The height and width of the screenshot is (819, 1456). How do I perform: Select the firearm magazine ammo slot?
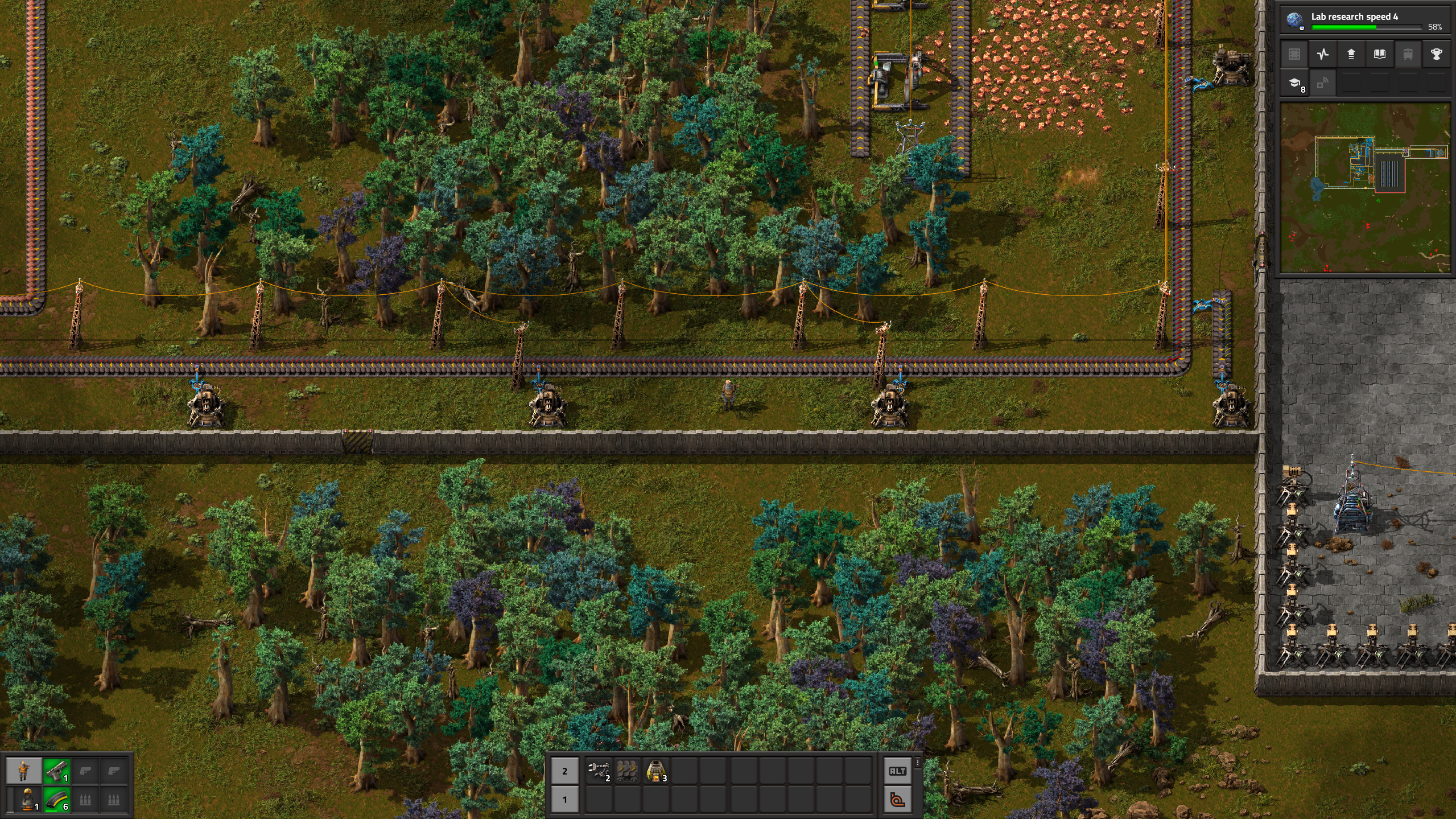click(56, 800)
